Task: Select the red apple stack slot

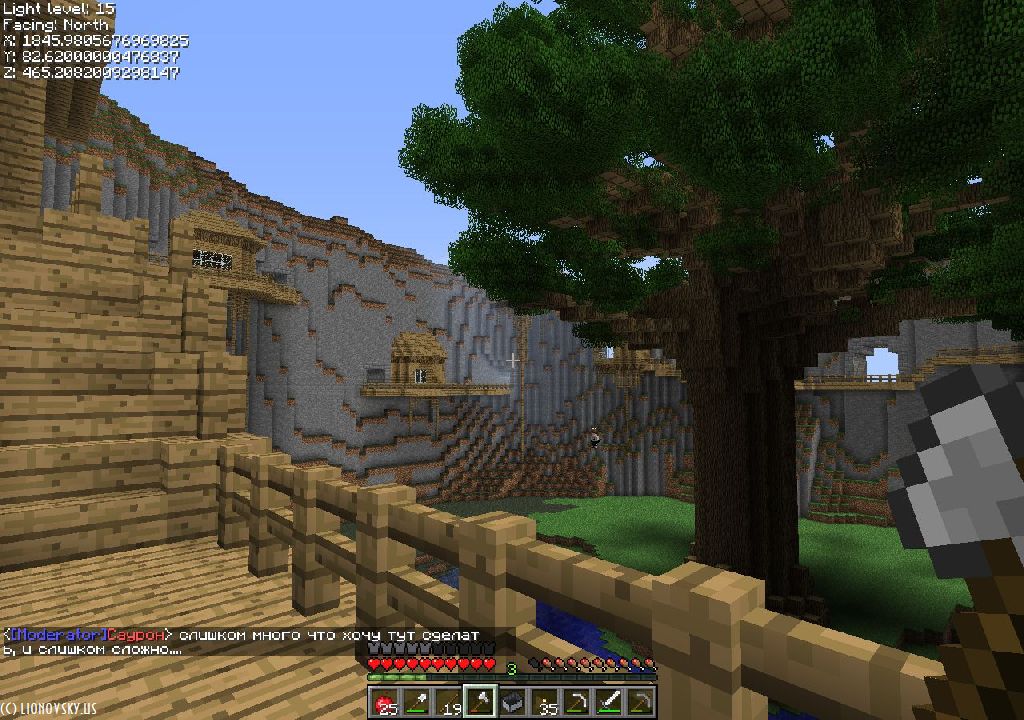Action: pyautogui.click(x=385, y=703)
